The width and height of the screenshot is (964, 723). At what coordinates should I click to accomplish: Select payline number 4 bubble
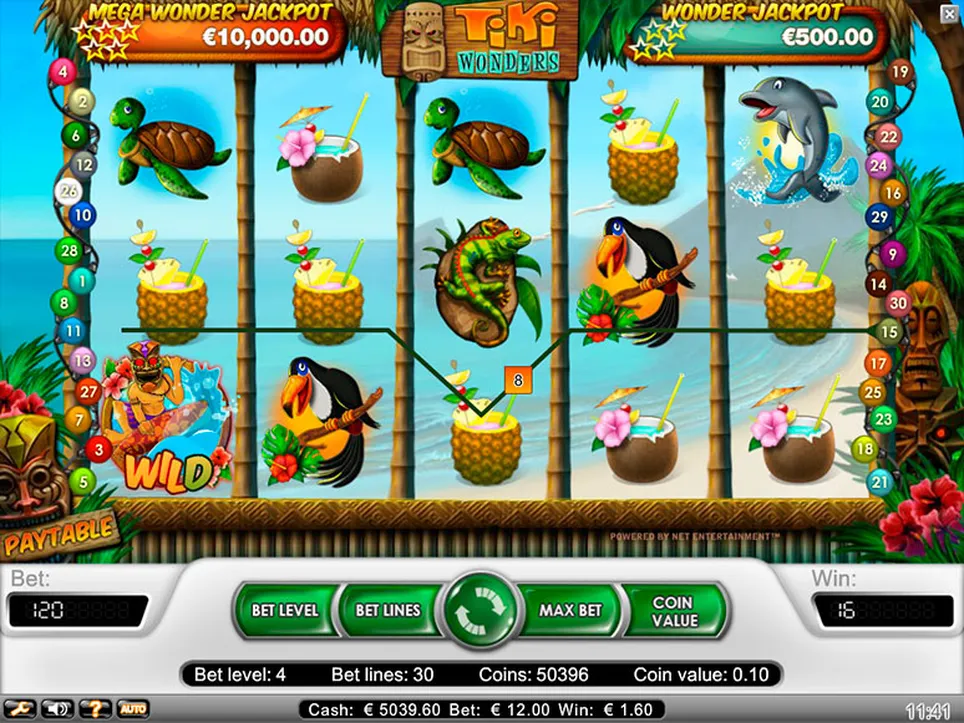63,72
